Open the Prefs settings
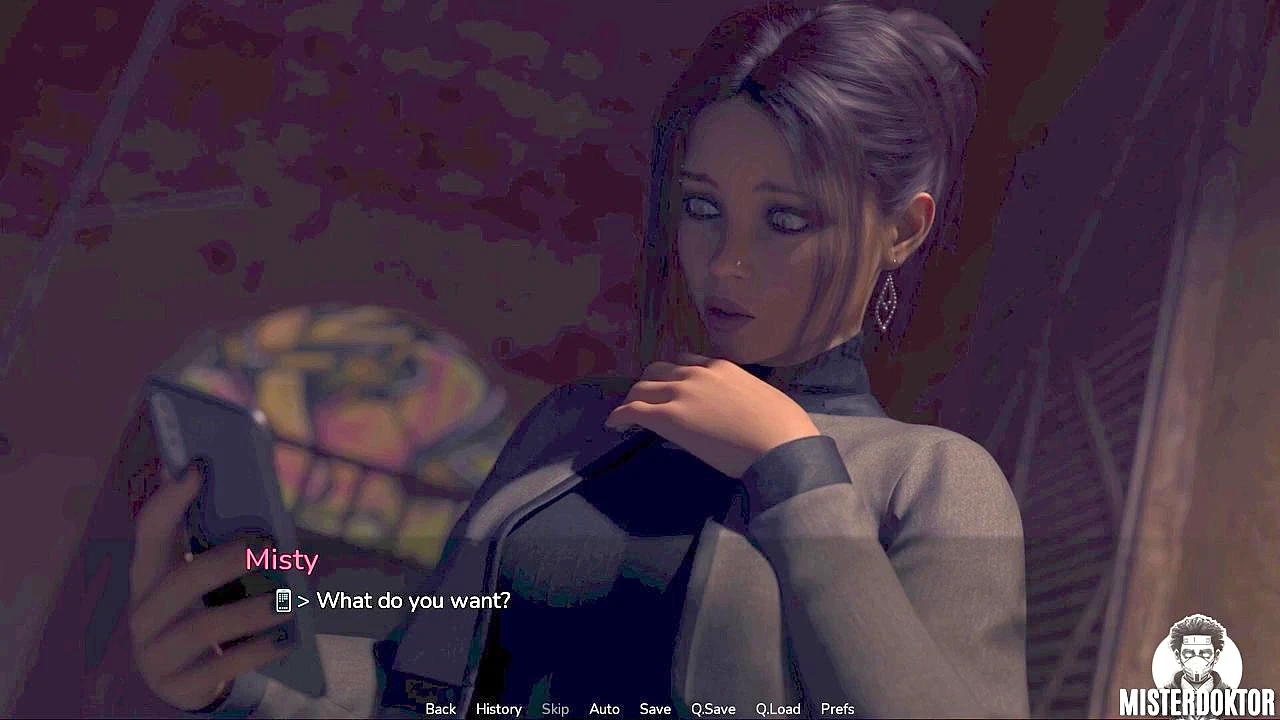1280x720 pixels. 837,709
